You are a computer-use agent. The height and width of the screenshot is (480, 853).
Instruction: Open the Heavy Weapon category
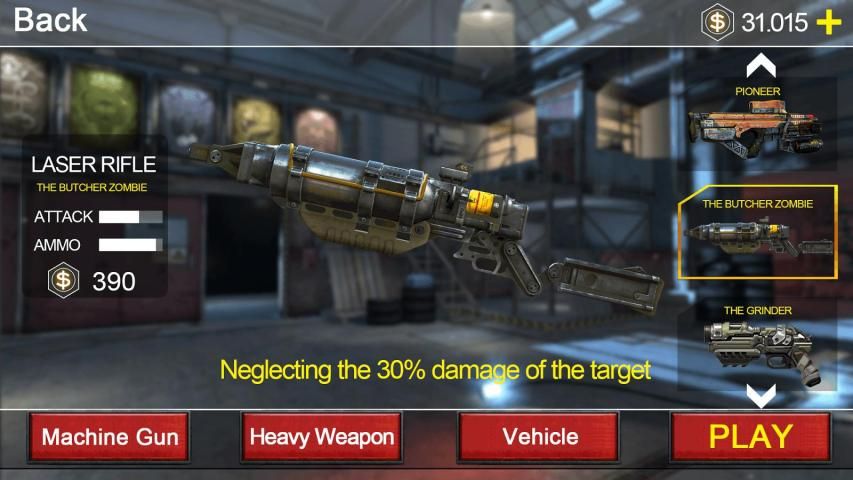click(322, 437)
